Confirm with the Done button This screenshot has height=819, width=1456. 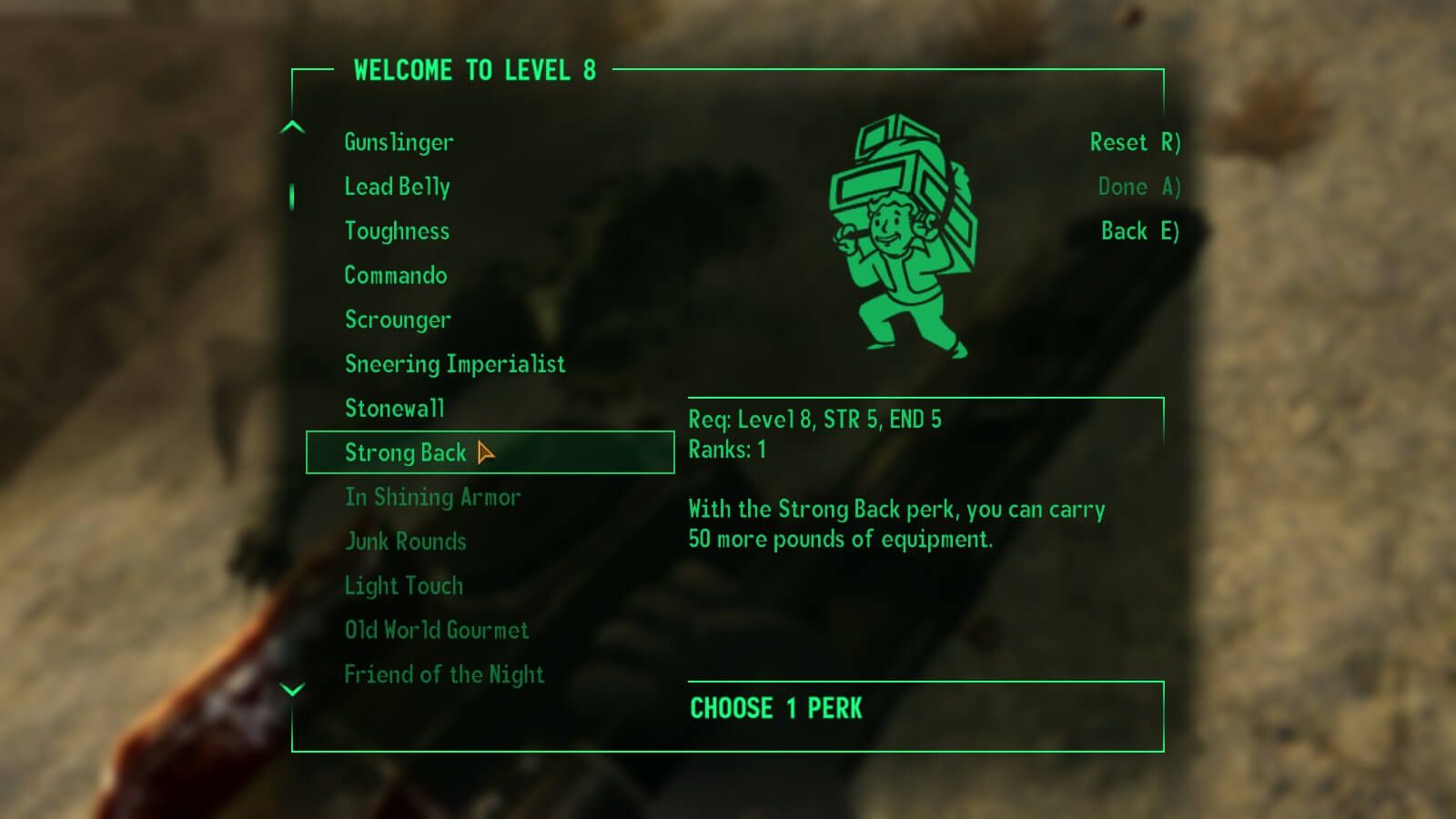coord(1138,187)
